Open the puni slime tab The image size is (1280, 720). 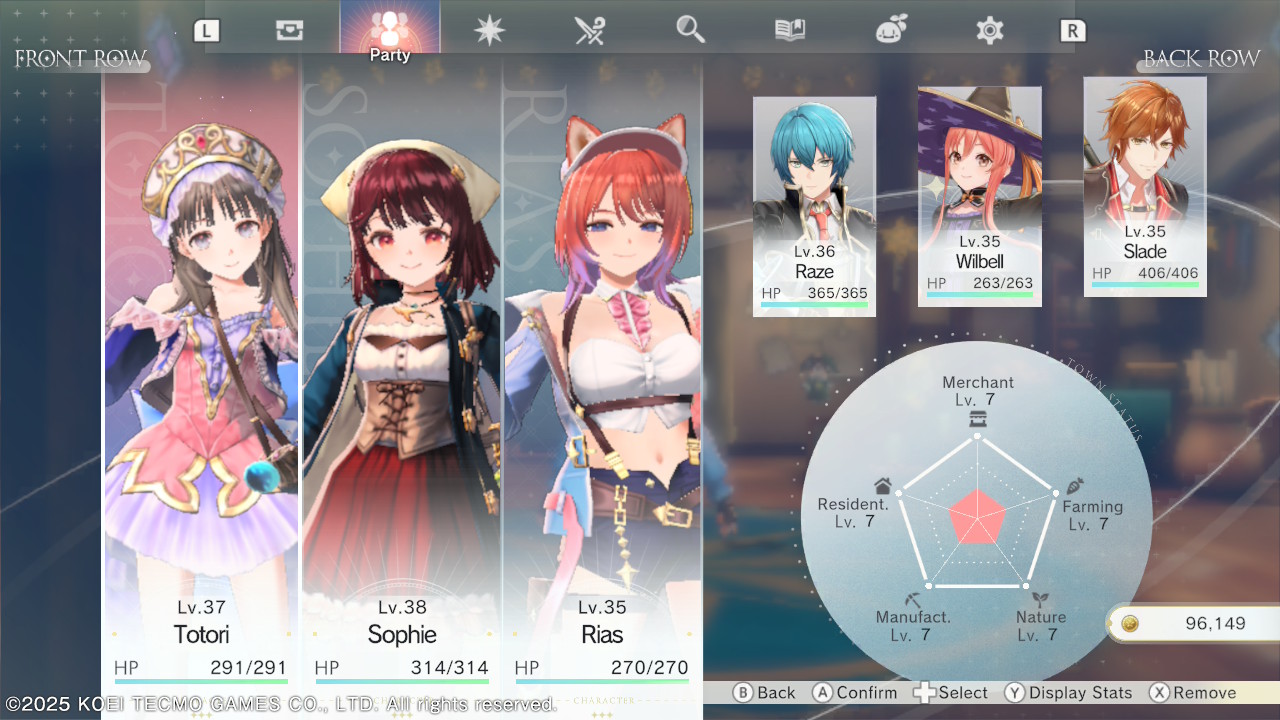890,30
